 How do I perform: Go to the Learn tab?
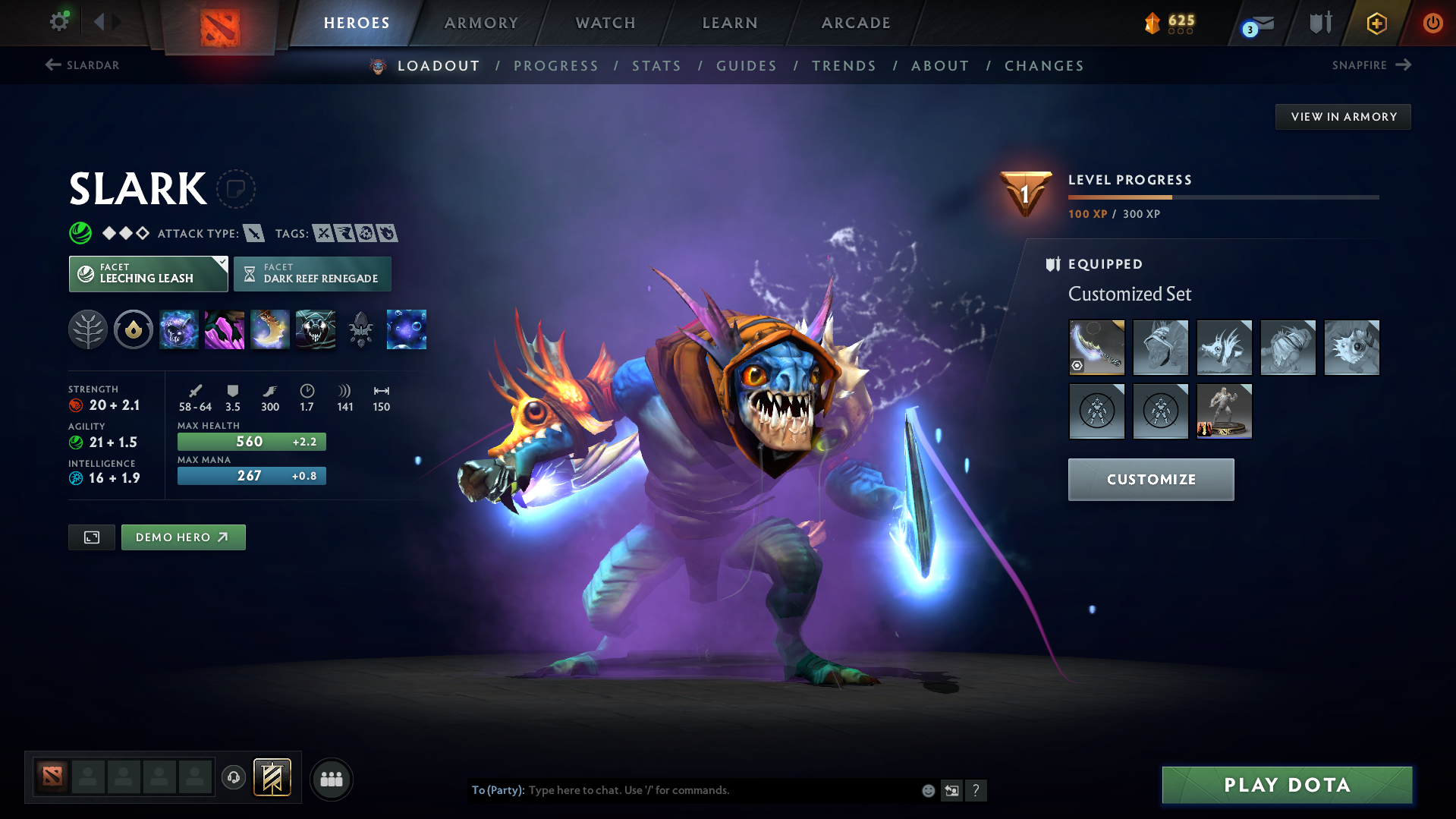[x=730, y=23]
